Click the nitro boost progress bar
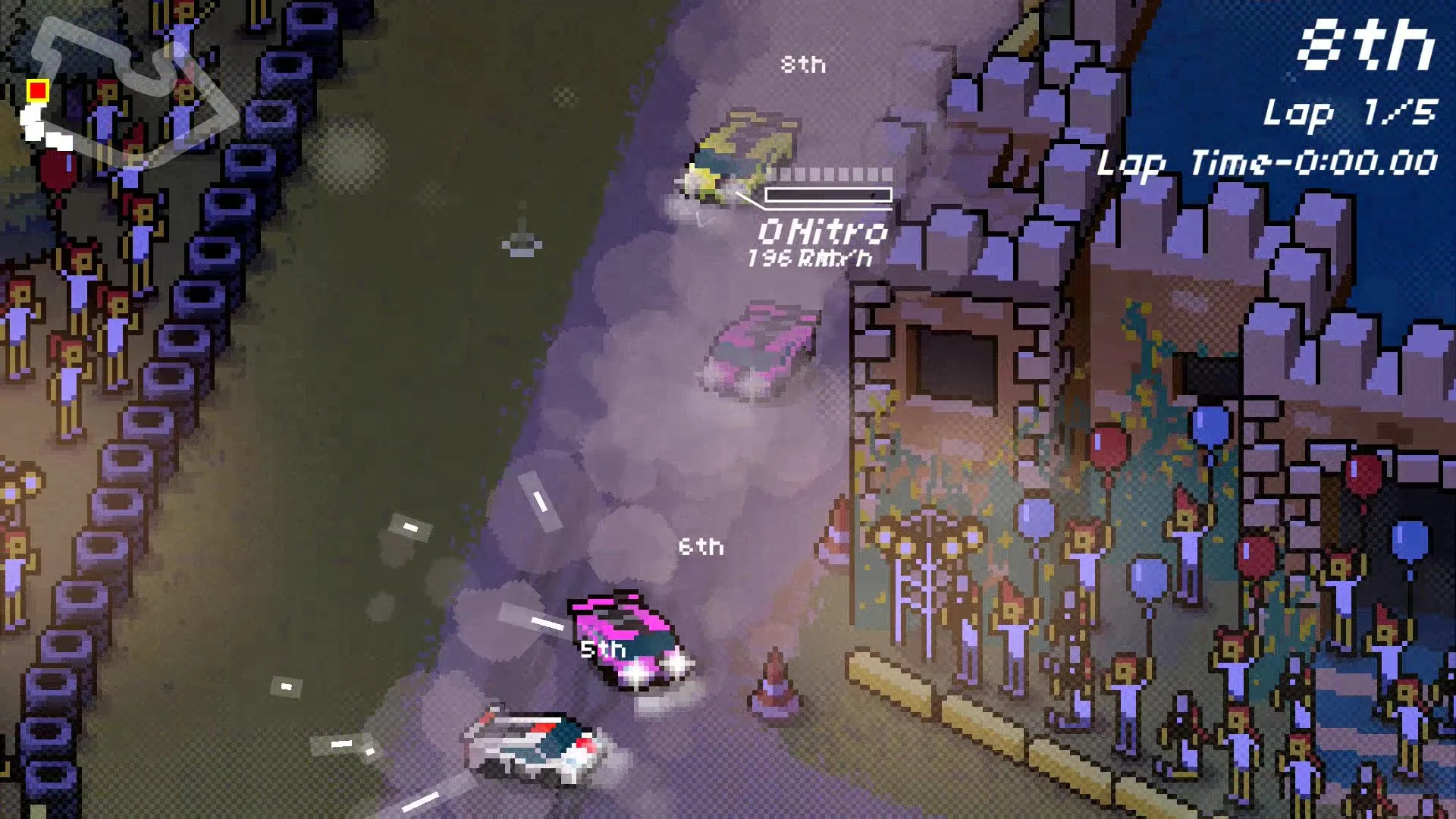 click(827, 194)
